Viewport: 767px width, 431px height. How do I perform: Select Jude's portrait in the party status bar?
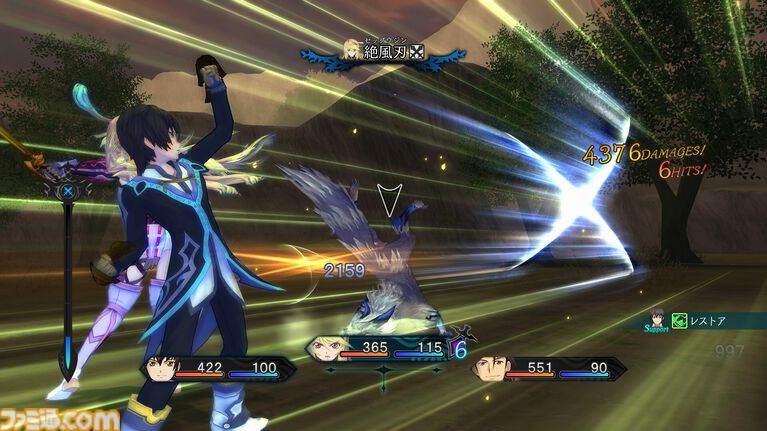(x=163, y=367)
